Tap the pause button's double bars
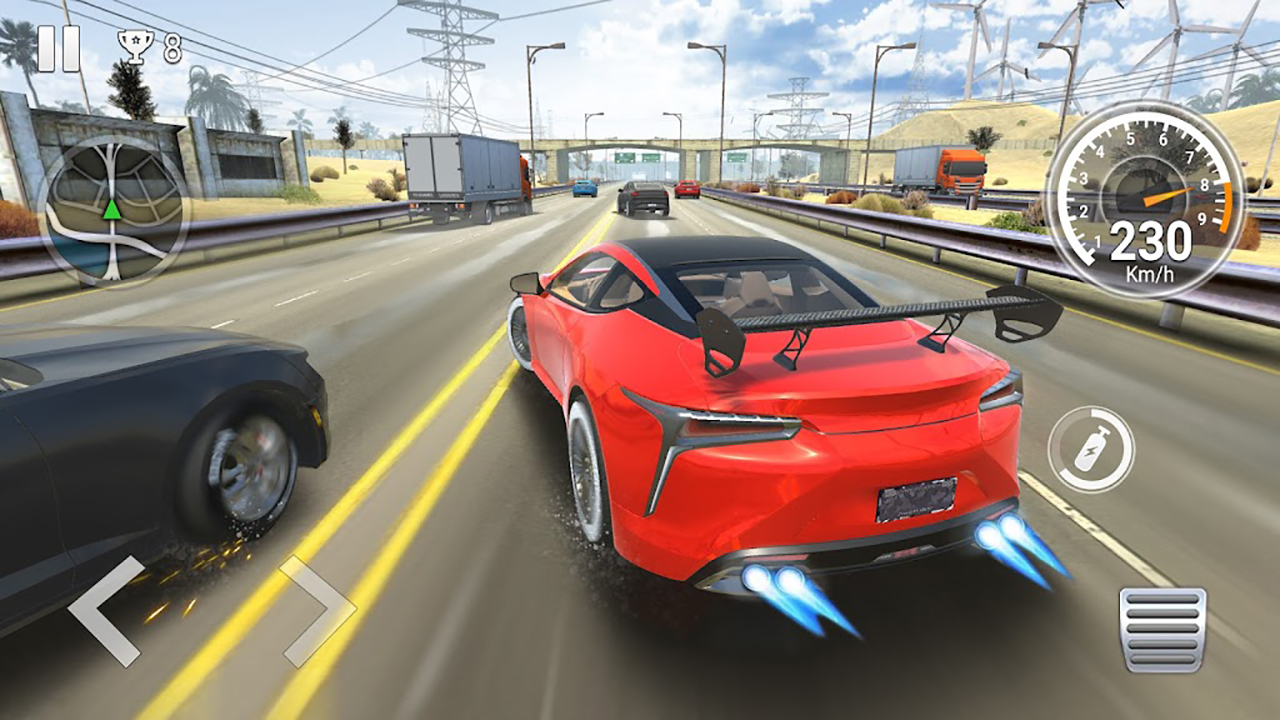The width and height of the screenshot is (1280, 720). pos(58,47)
